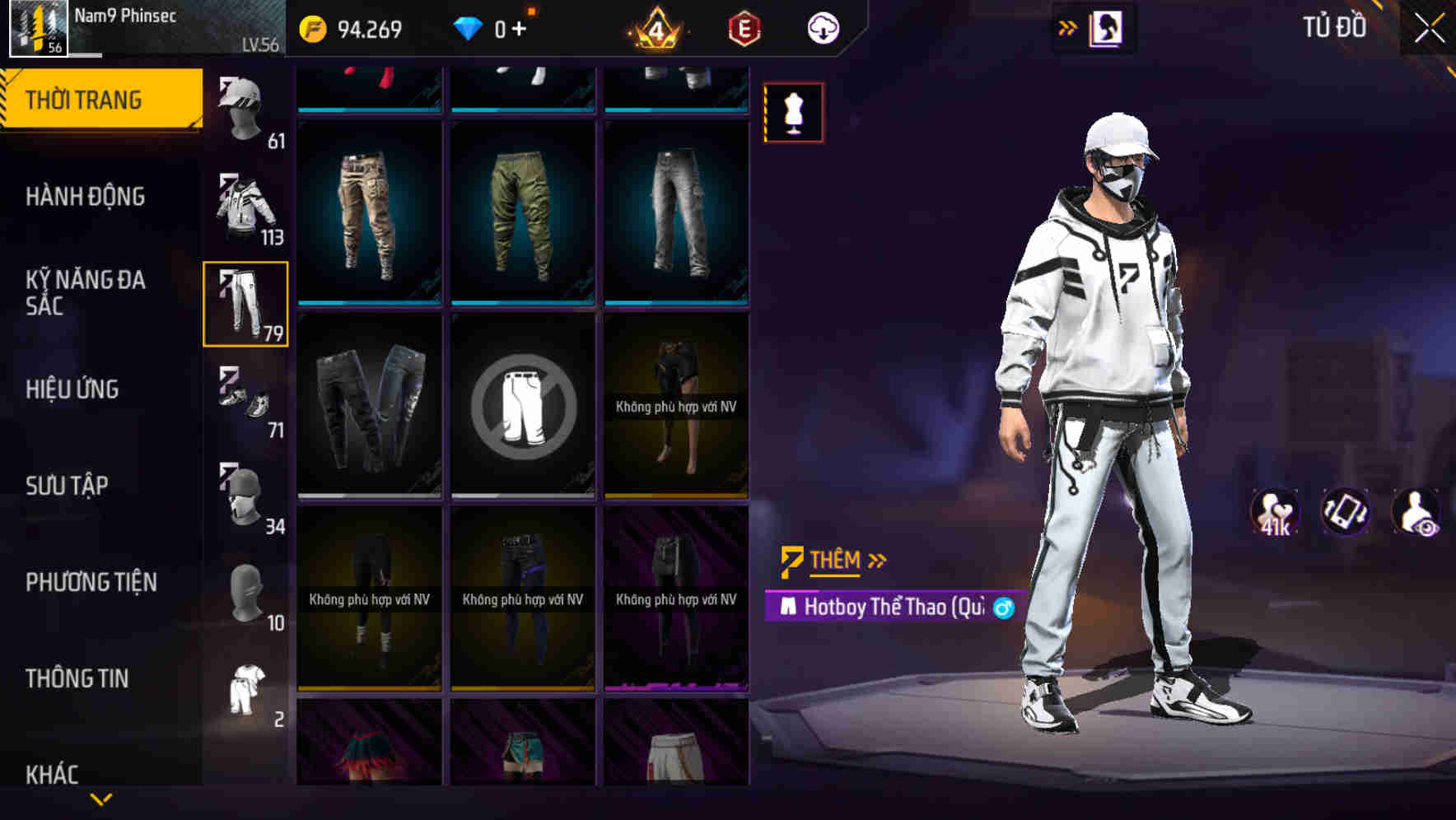Select the shoes category icon
Viewport: 1456px width, 820px height.
click(x=245, y=398)
